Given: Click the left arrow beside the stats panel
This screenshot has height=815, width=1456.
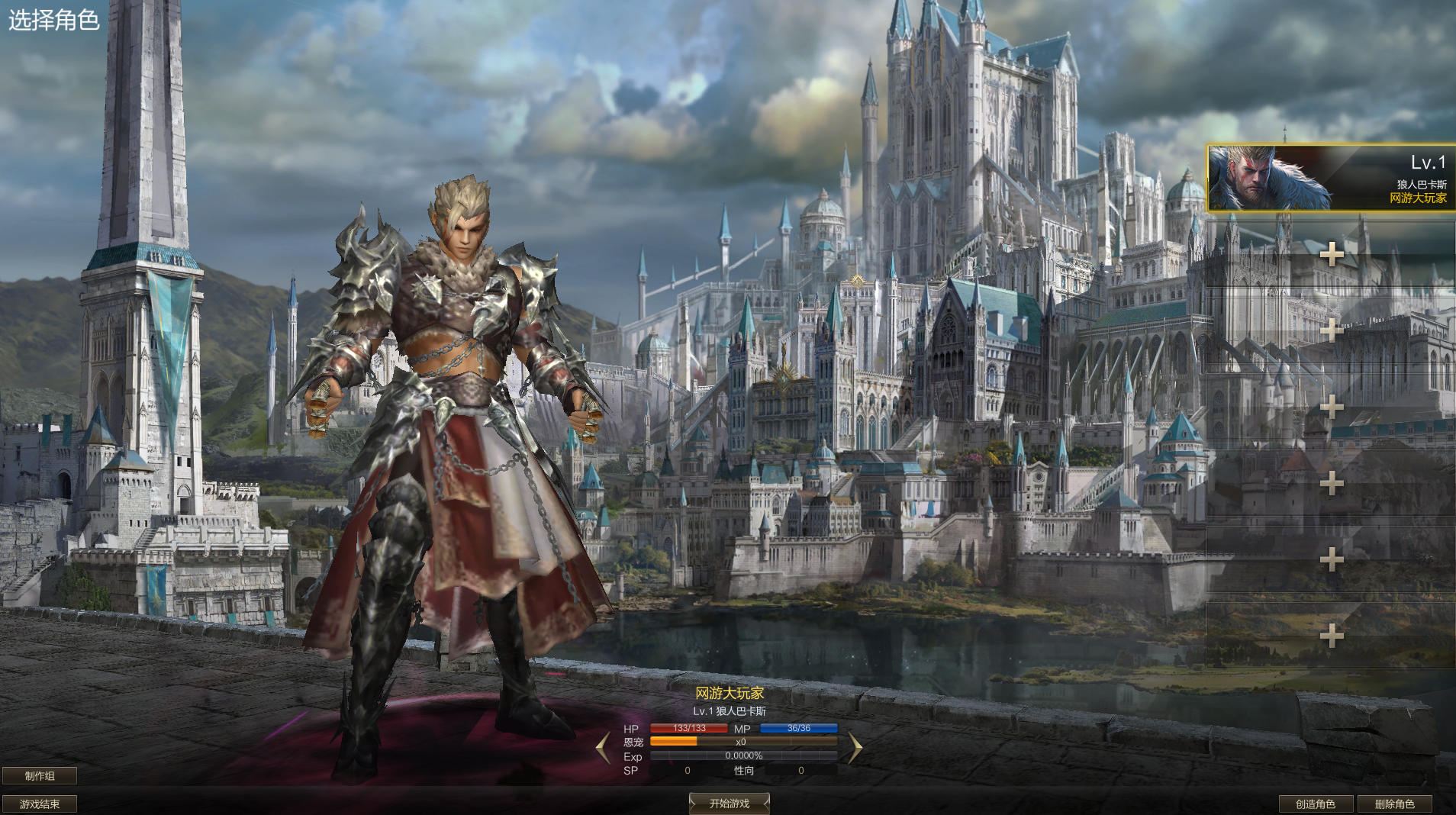Looking at the screenshot, I should click(603, 748).
